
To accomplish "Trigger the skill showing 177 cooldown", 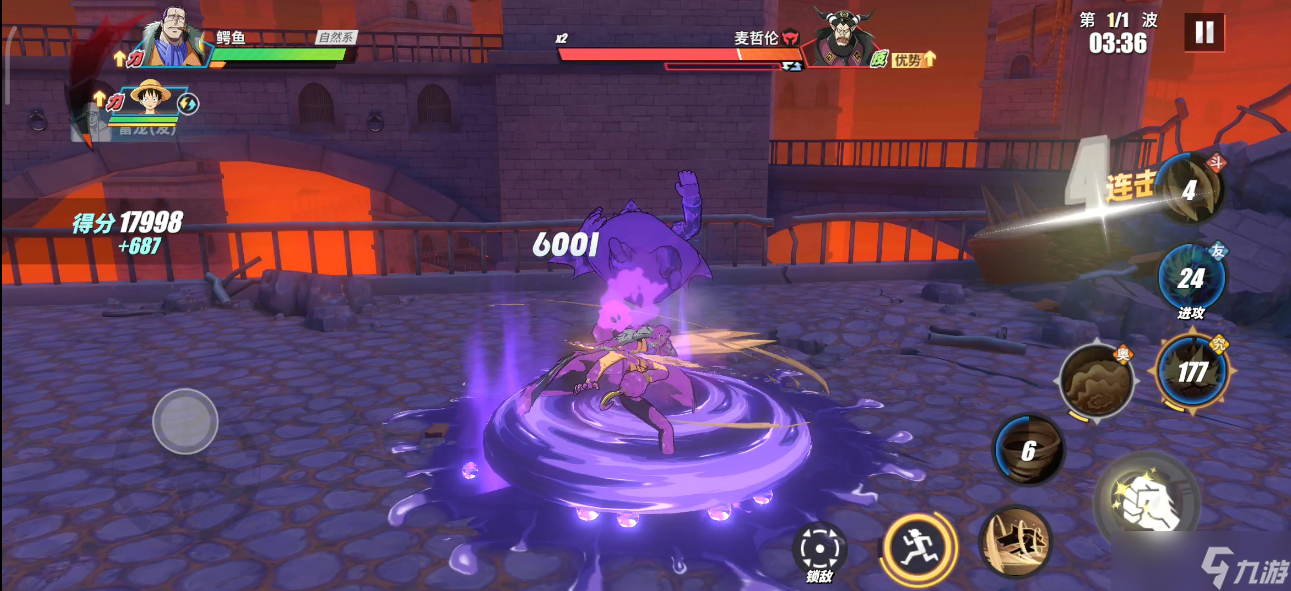I will 1190,372.
